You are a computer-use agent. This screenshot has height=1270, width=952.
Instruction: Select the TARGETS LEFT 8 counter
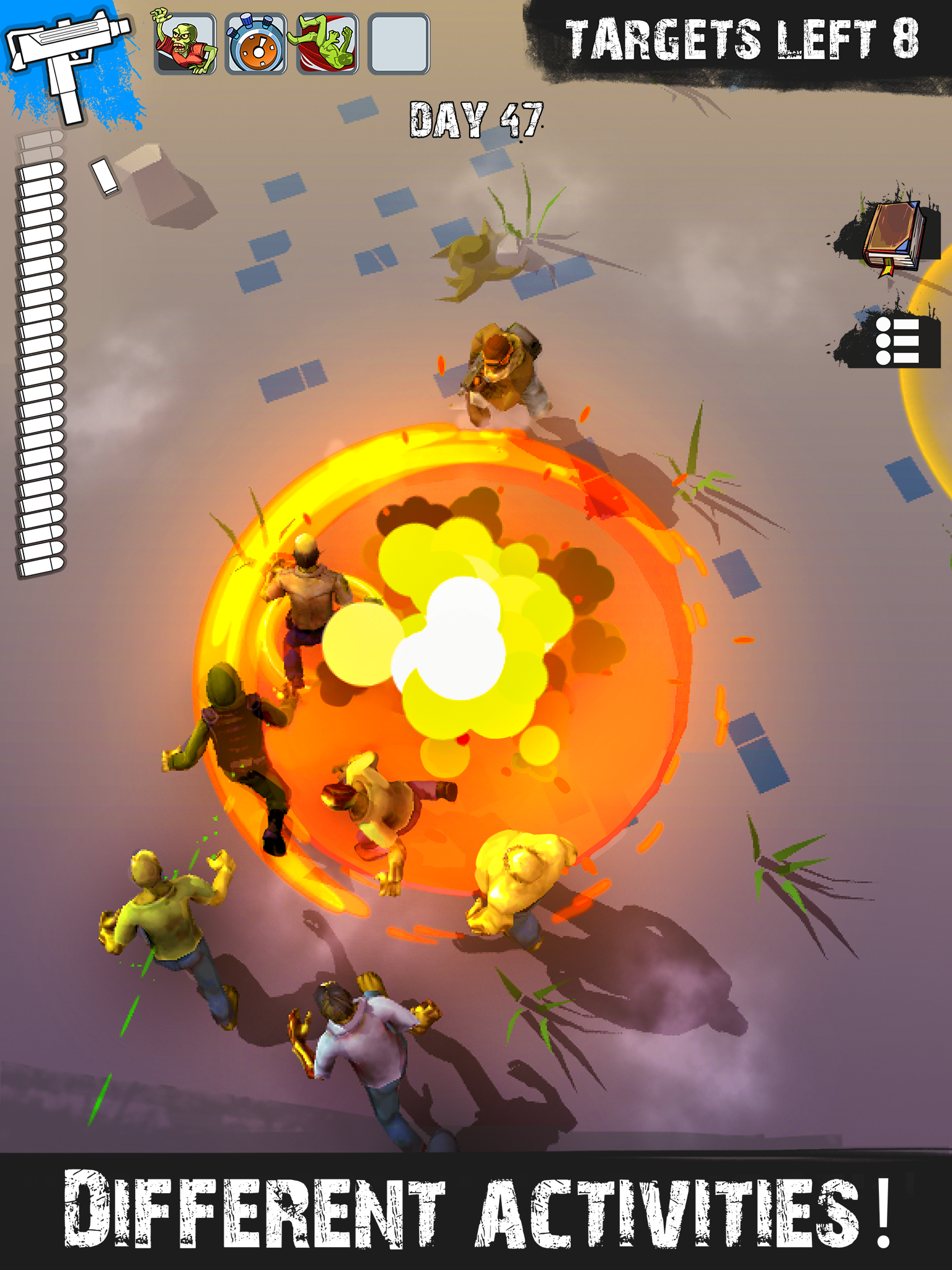tap(741, 38)
